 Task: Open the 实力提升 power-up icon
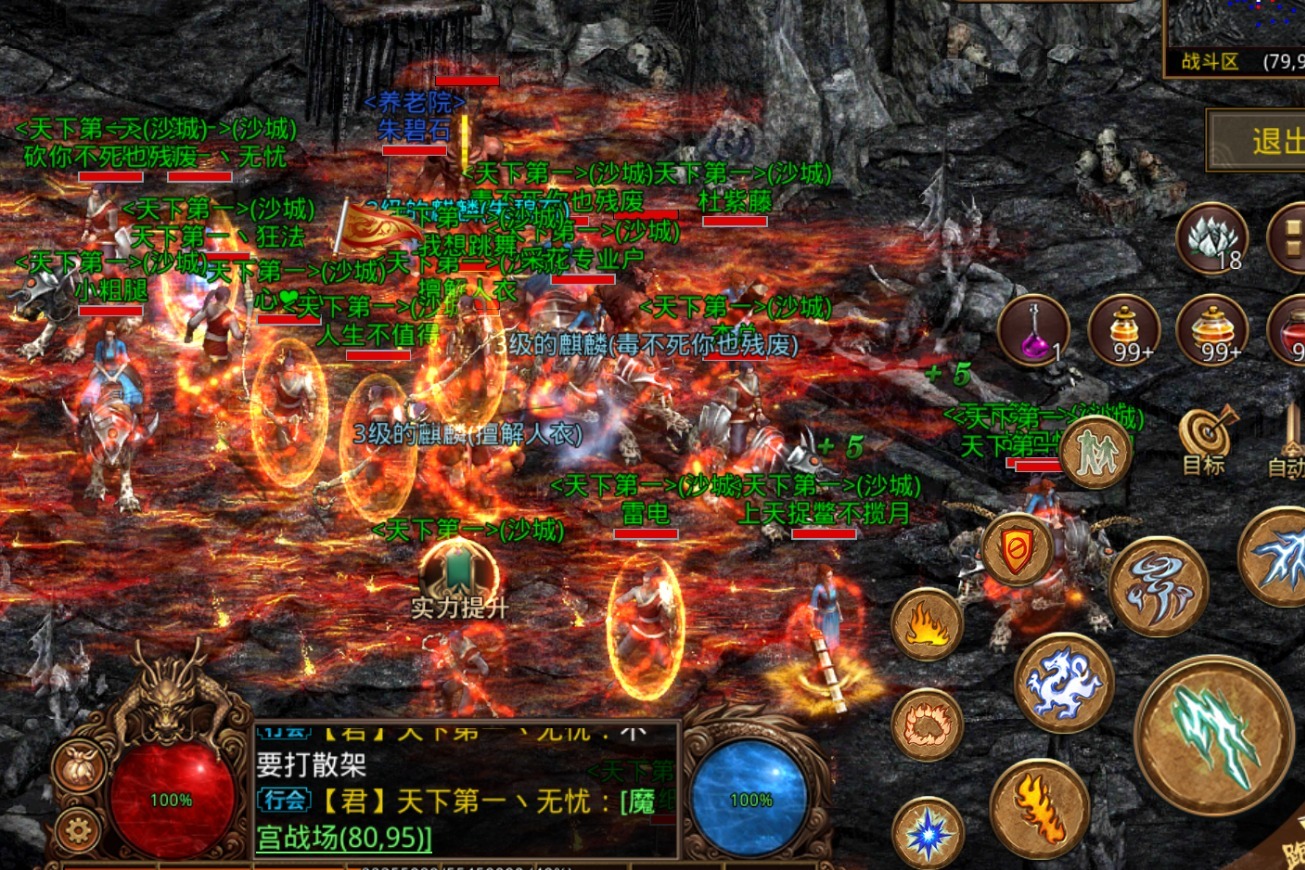(459, 573)
